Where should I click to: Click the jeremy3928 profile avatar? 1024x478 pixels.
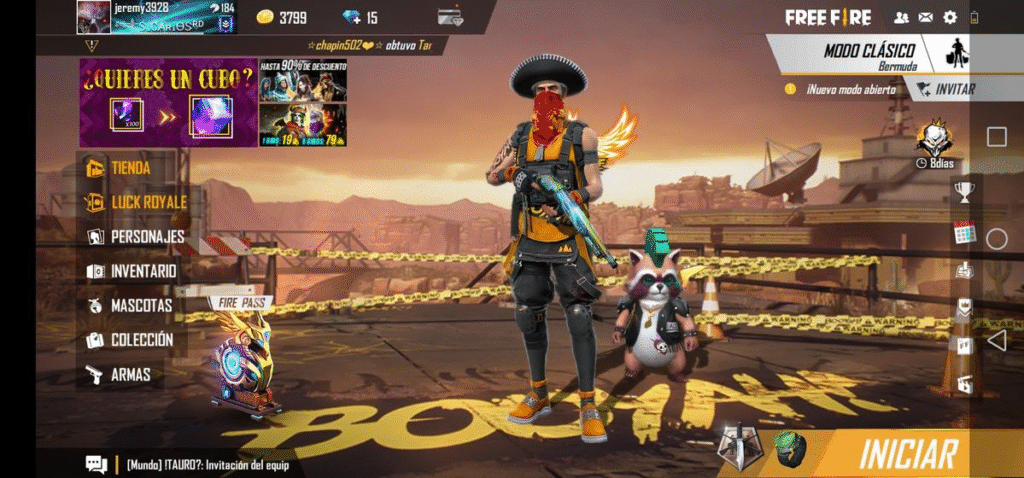click(x=92, y=17)
